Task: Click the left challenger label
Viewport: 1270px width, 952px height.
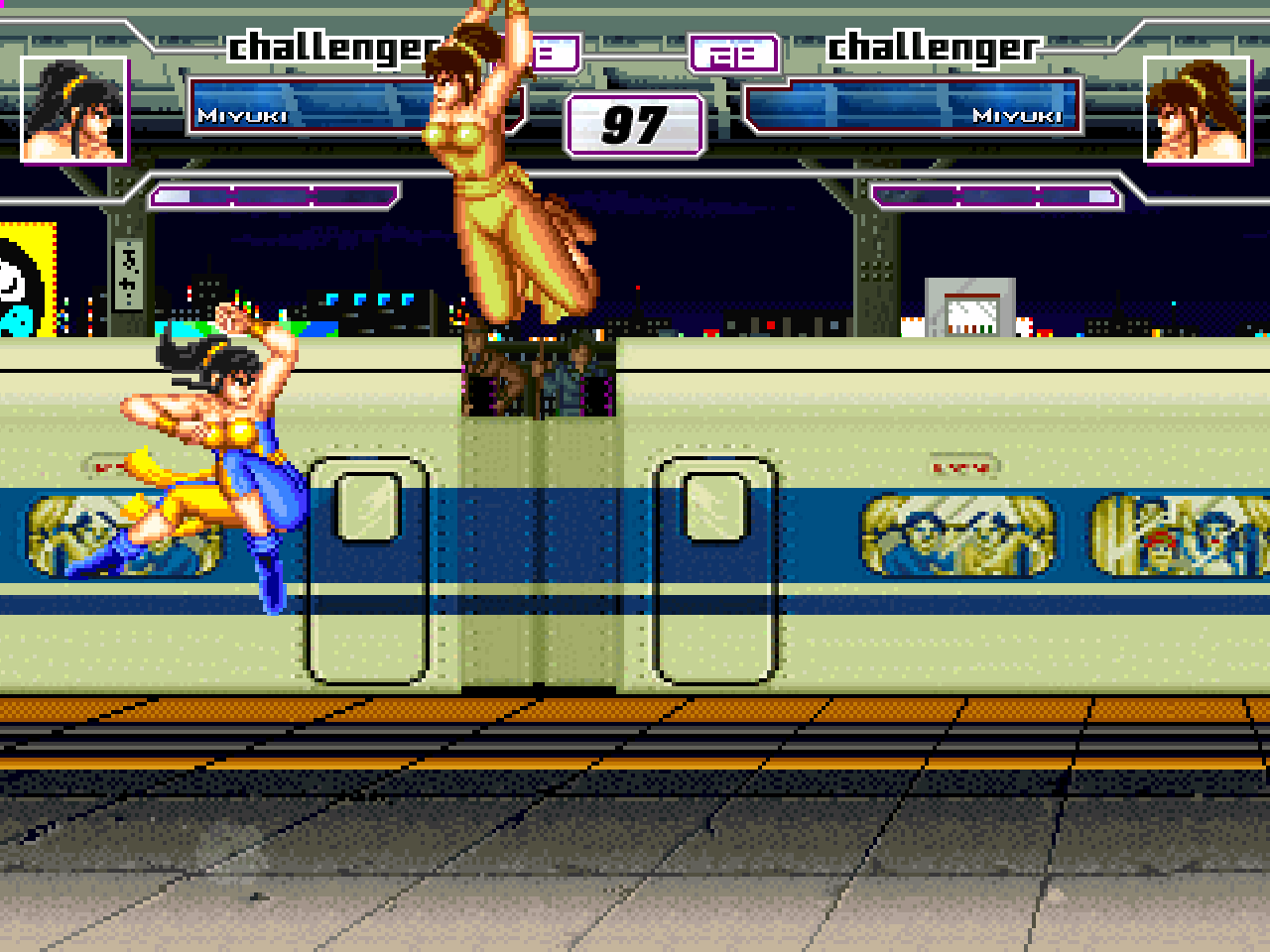Action: point(332,45)
